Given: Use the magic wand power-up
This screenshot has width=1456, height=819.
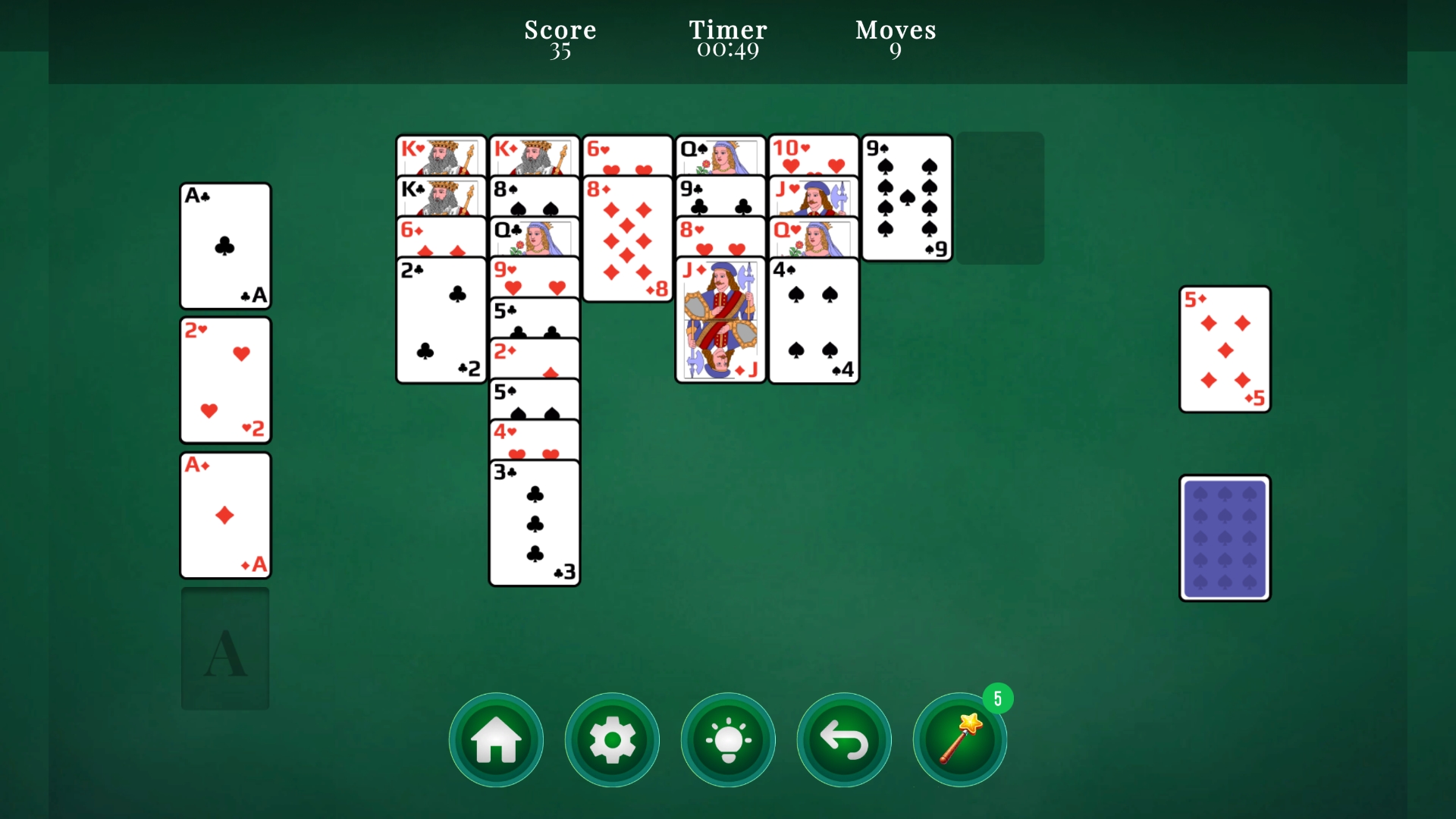Looking at the screenshot, I should (x=959, y=739).
